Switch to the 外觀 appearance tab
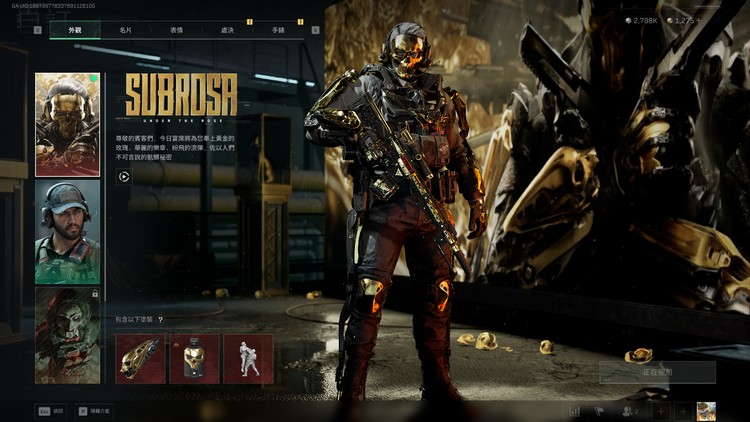750x422 pixels. pos(75,30)
